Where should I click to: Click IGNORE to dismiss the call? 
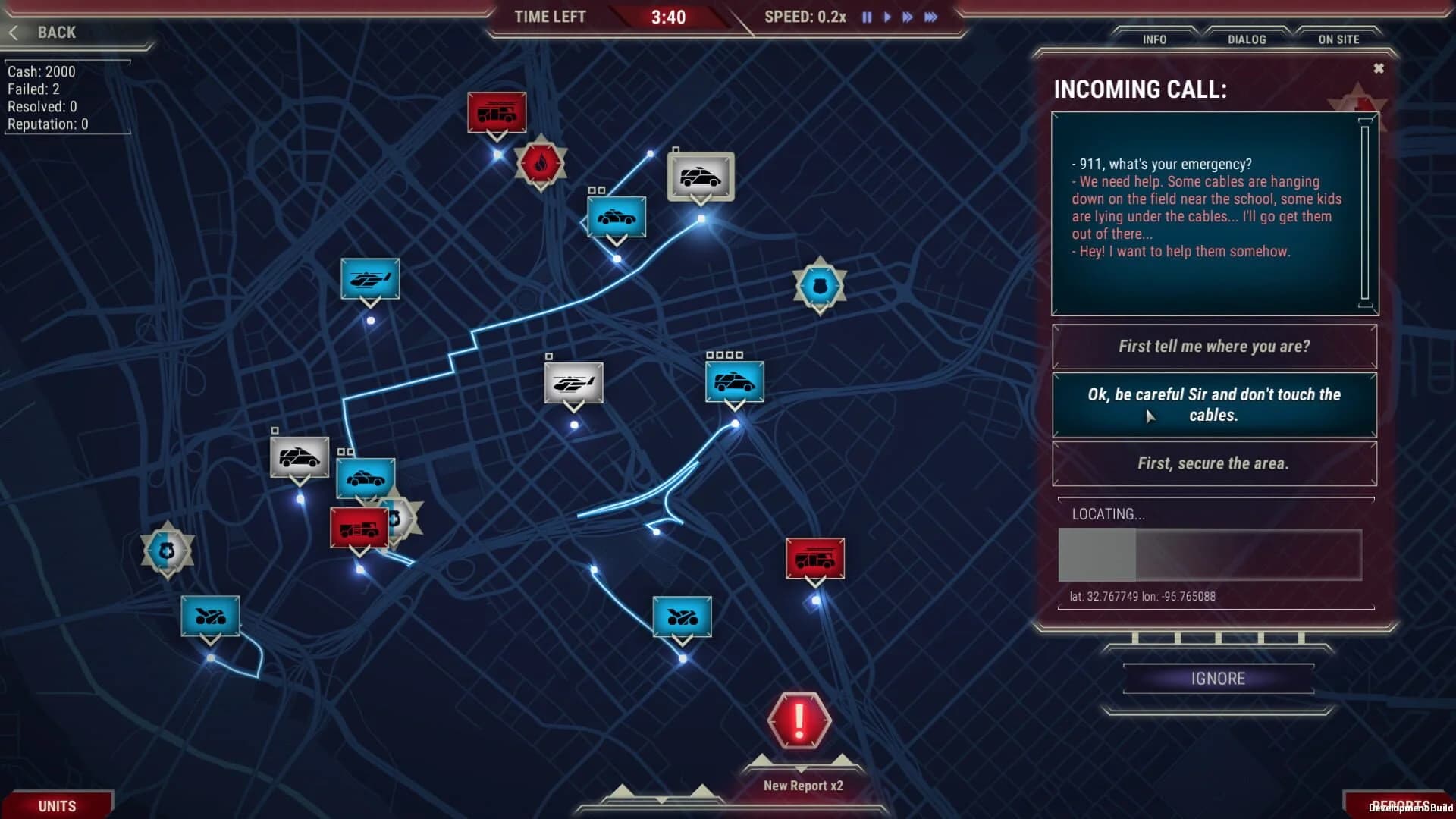tap(1218, 678)
